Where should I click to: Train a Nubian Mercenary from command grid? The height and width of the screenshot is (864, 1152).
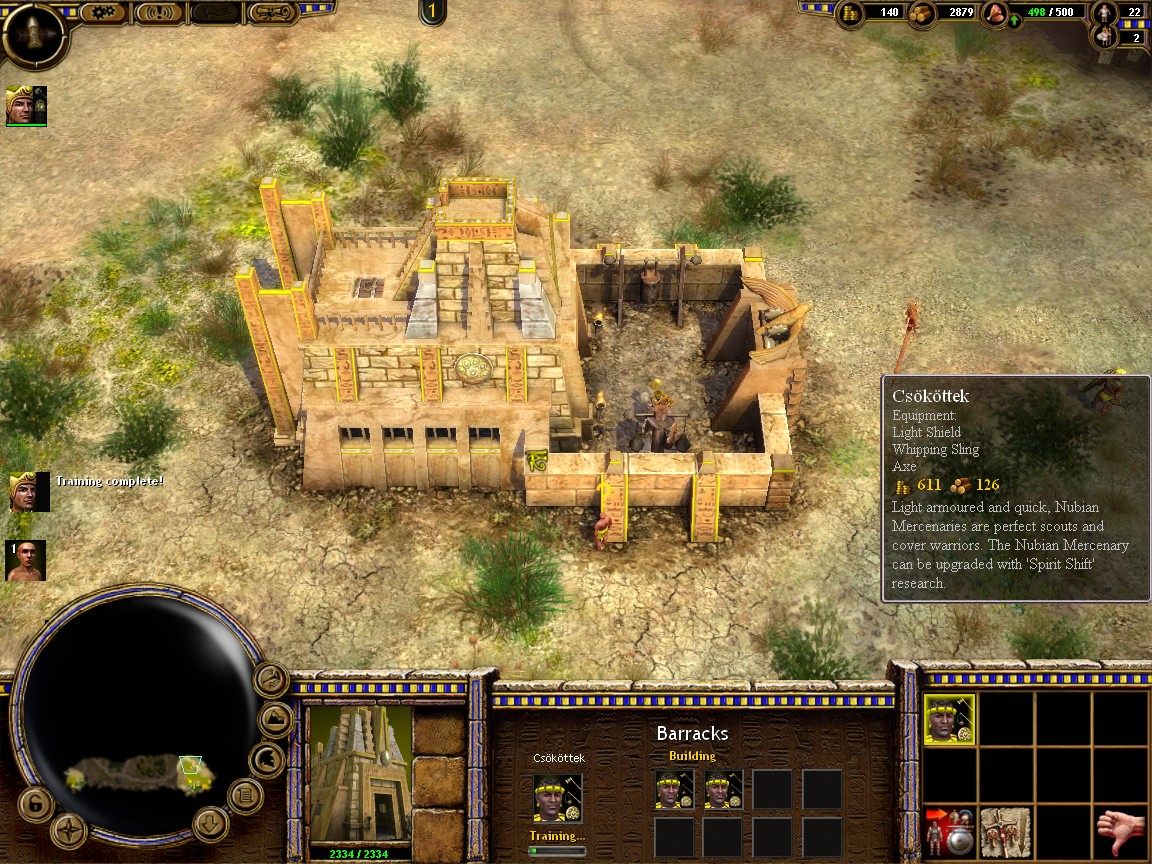[949, 720]
